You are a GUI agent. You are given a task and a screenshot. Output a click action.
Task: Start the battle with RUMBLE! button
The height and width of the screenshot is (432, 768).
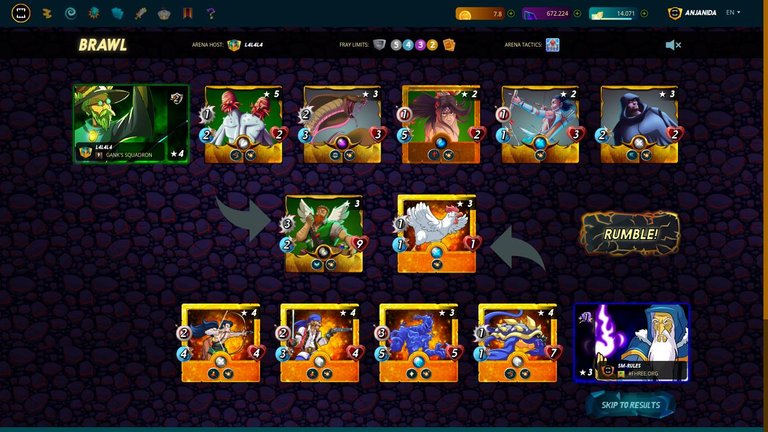pyautogui.click(x=630, y=234)
